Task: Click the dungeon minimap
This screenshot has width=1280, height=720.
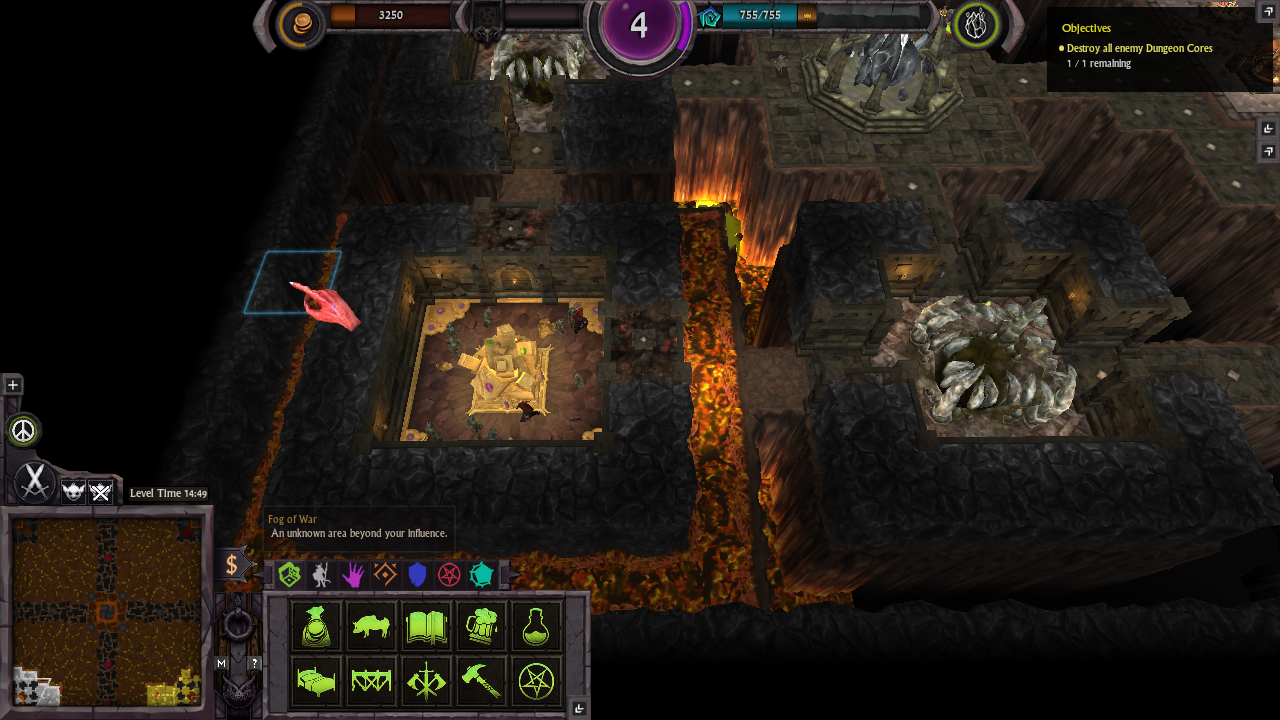Action: (x=106, y=612)
